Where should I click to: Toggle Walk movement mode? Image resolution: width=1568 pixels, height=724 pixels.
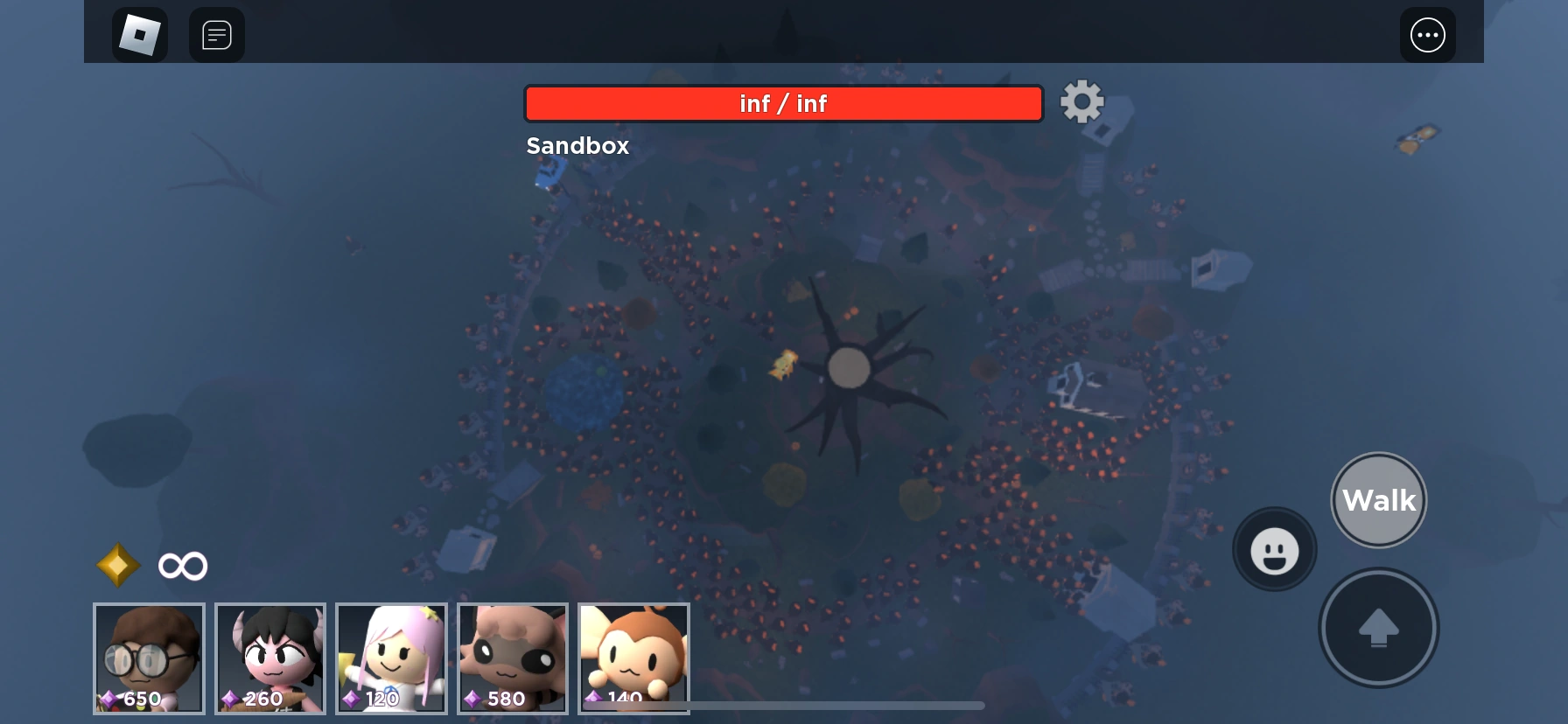[1378, 499]
